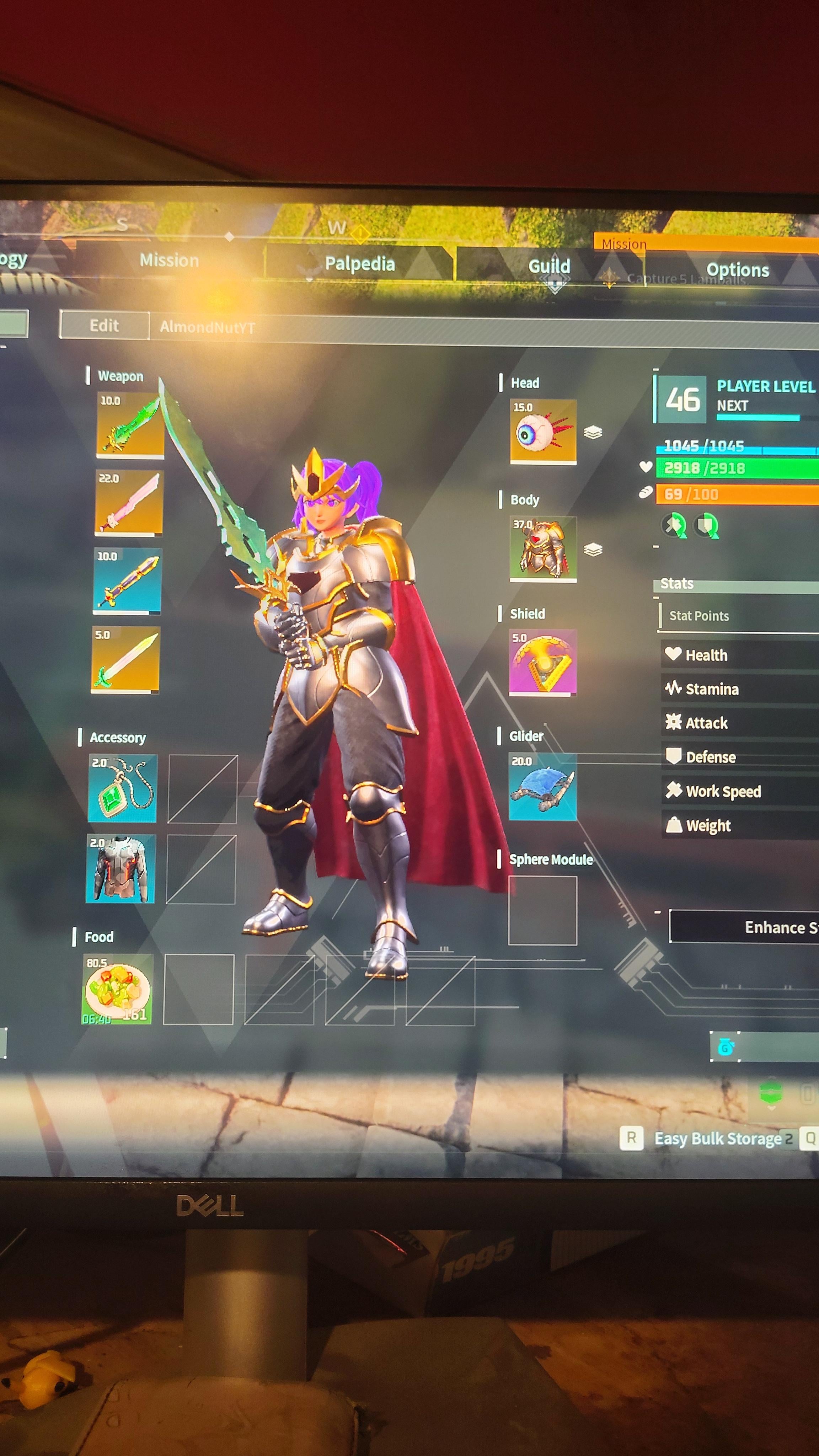The width and height of the screenshot is (819, 1456).
Task: Click the equipped shield slot
Action: click(542, 663)
